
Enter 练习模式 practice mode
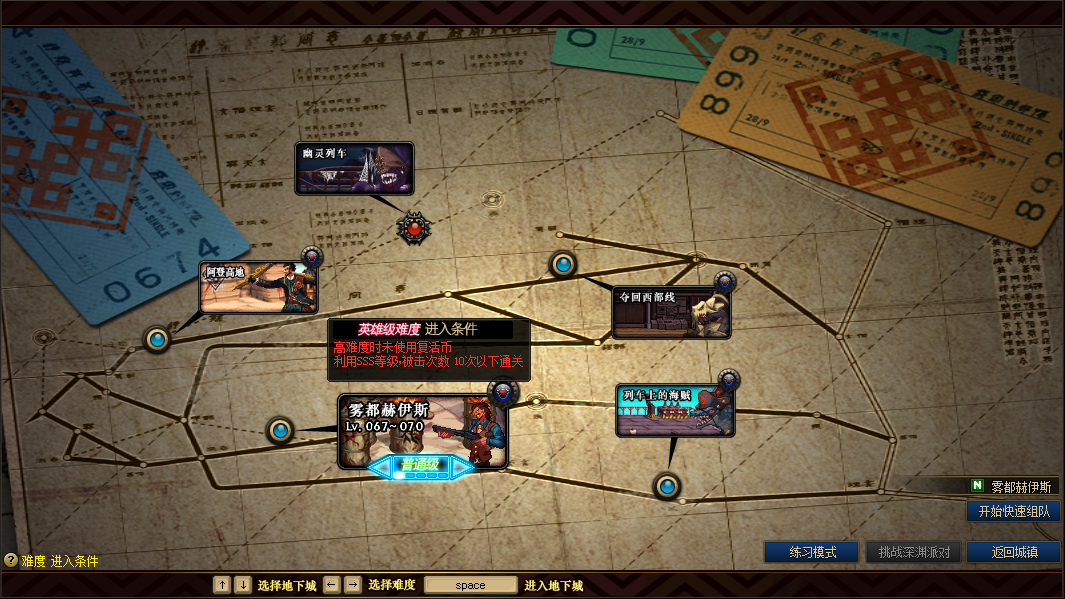(811, 552)
